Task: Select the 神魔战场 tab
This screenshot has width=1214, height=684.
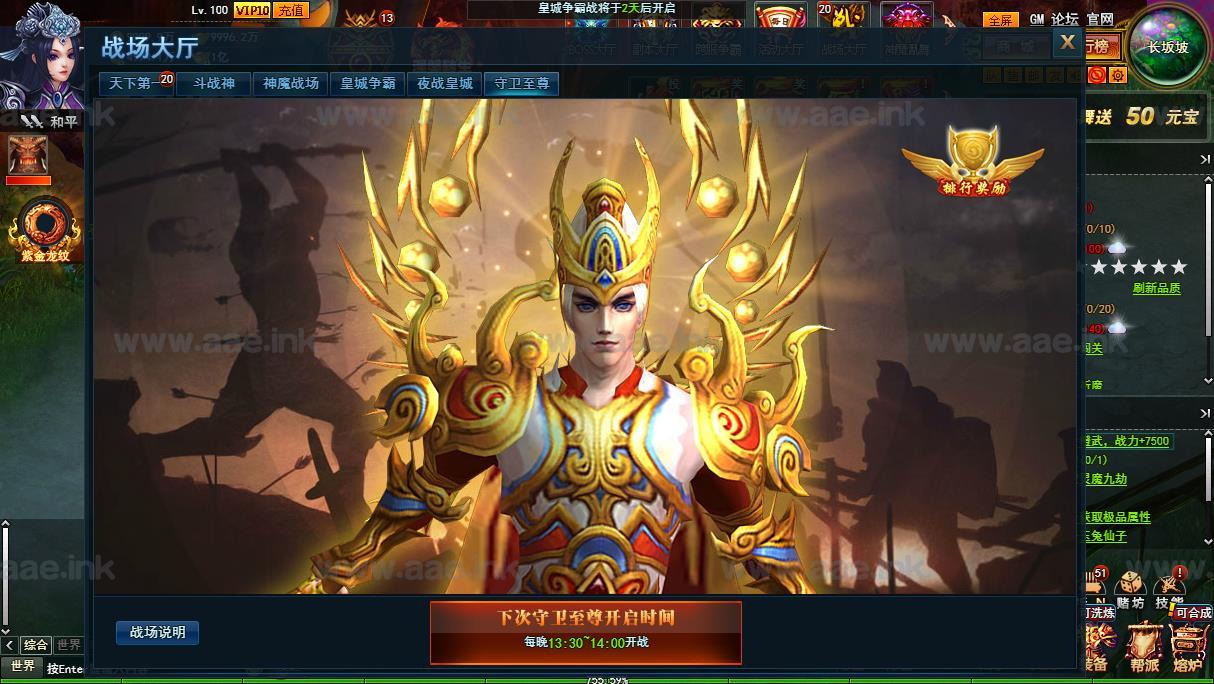Action: pyautogui.click(x=291, y=84)
